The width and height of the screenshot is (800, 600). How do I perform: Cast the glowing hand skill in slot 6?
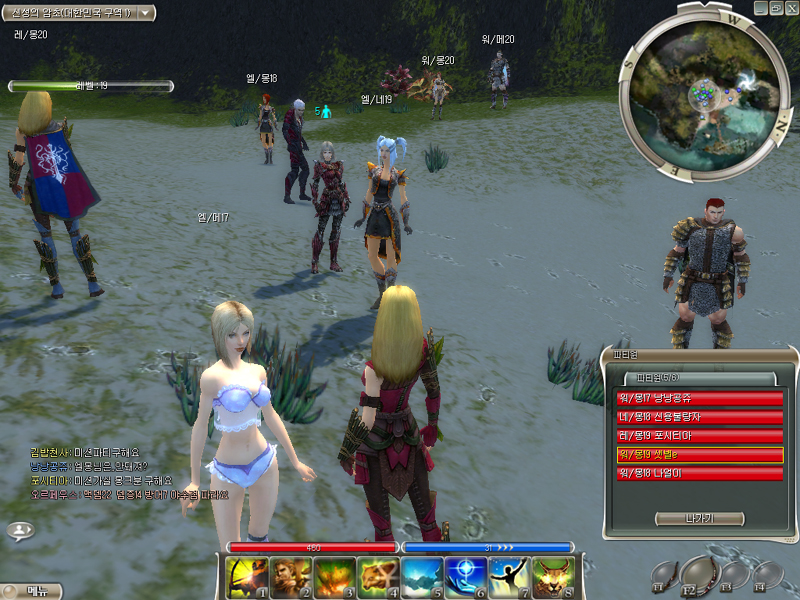coord(465,578)
